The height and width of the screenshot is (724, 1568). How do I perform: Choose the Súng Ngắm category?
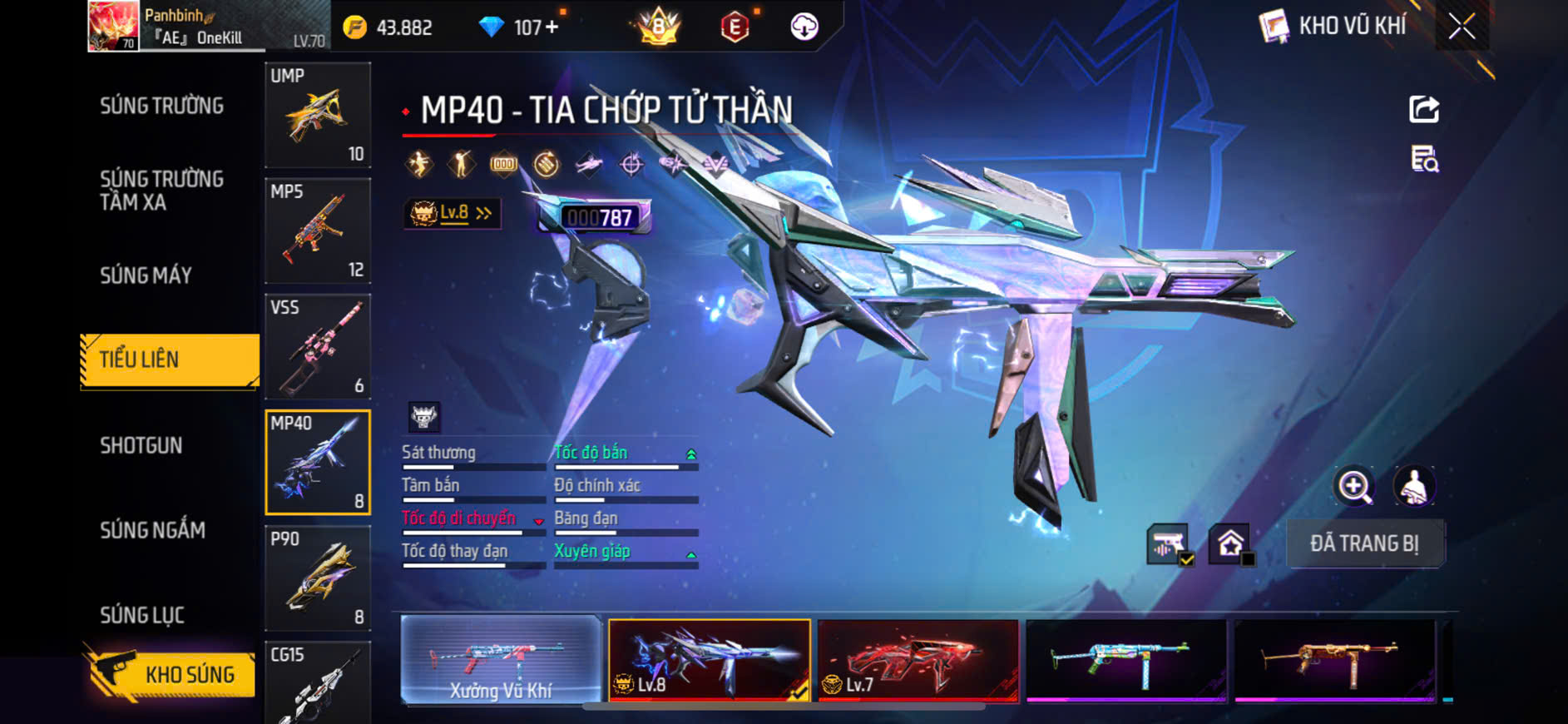pyautogui.click(x=153, y=530)
